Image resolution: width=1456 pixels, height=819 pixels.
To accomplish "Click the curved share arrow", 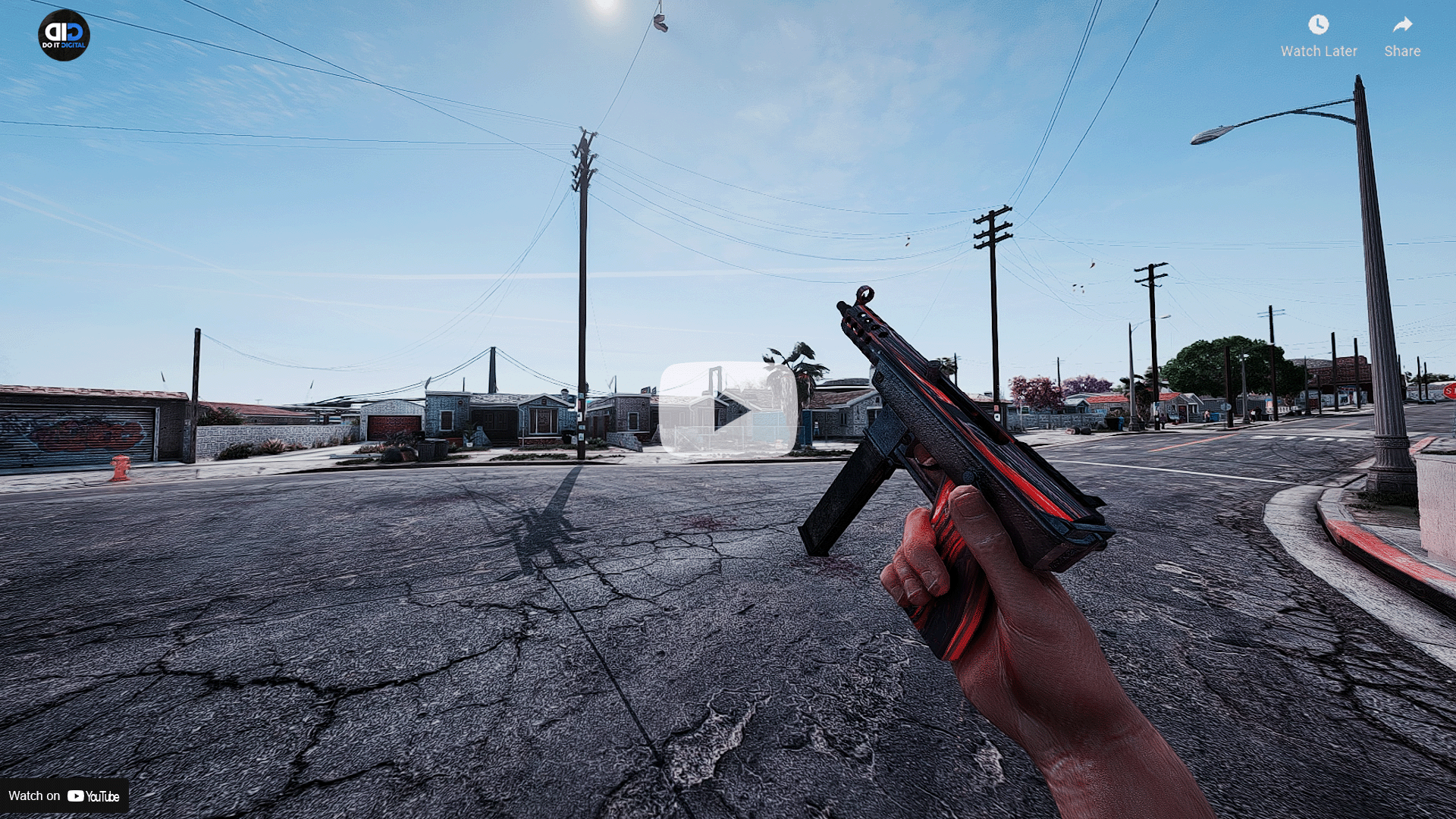I will 1401,24.
